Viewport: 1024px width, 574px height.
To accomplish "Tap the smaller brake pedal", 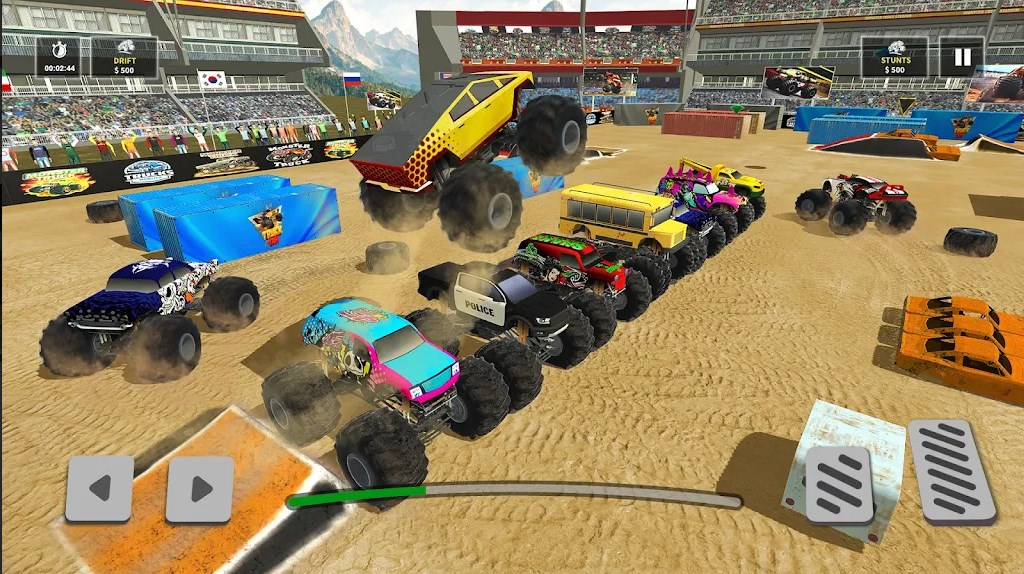I will tap(839, 485).
